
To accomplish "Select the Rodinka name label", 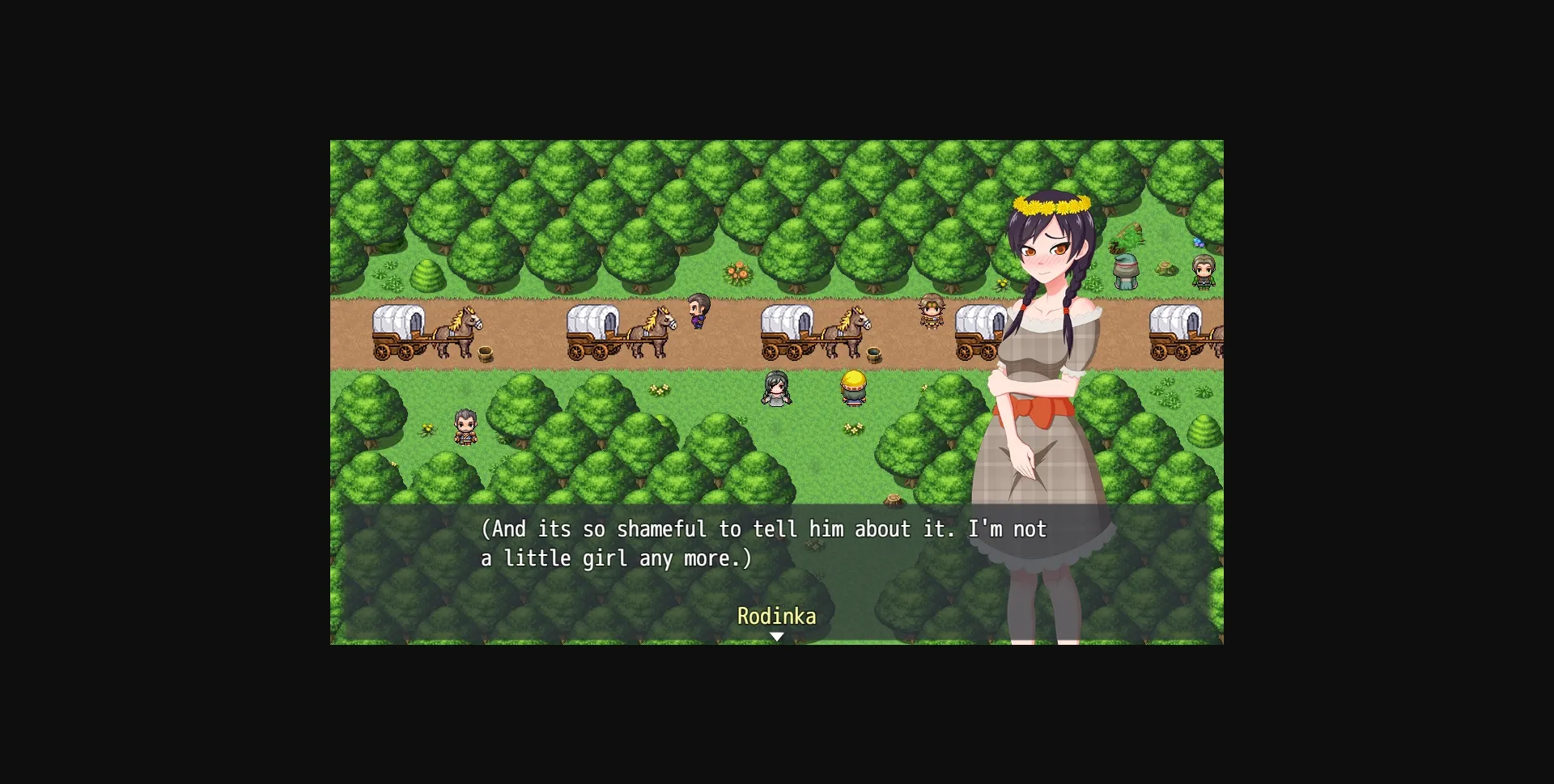I will [x=777, y=617].
